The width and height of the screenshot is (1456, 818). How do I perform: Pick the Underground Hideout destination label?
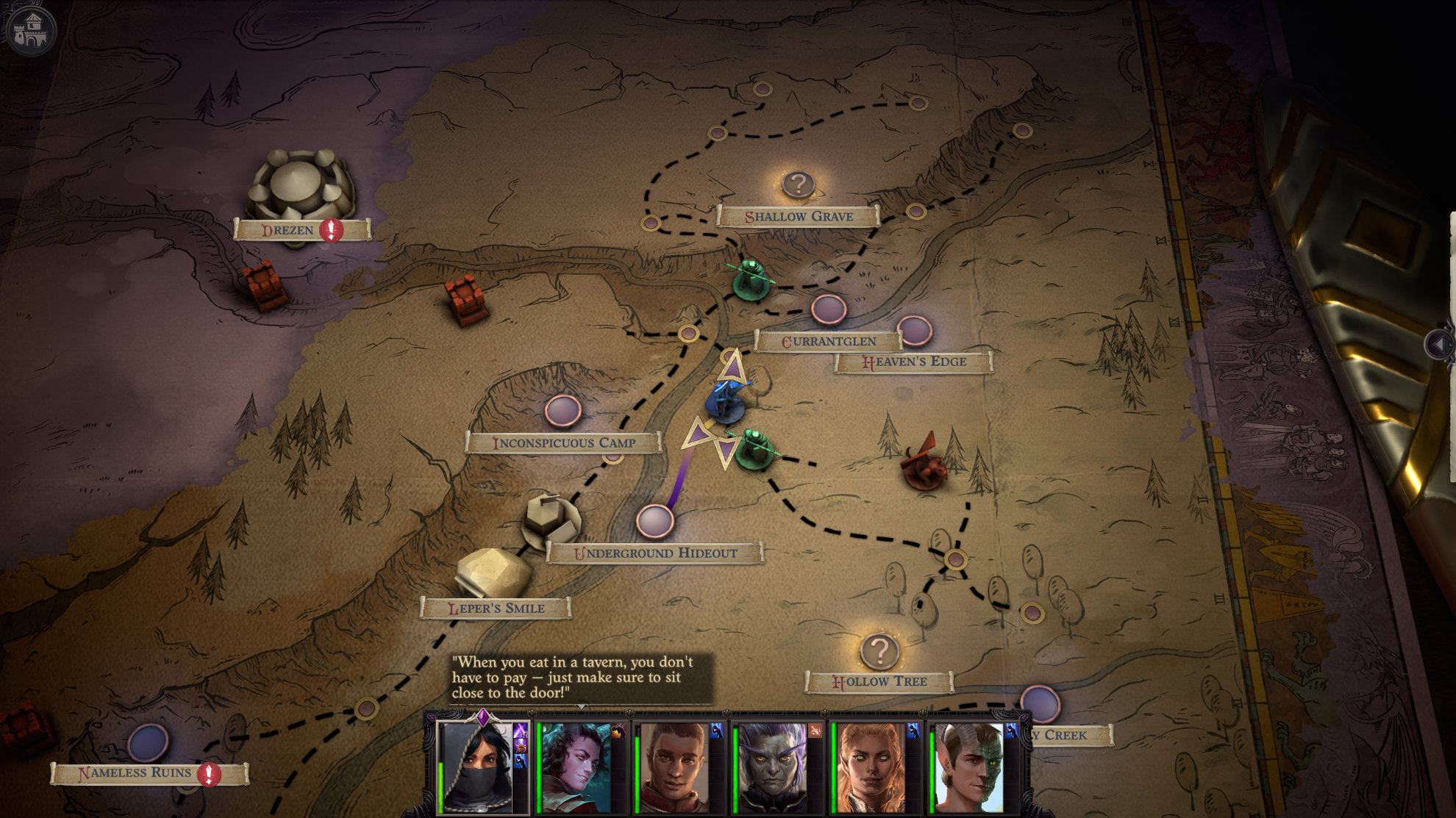655,553
